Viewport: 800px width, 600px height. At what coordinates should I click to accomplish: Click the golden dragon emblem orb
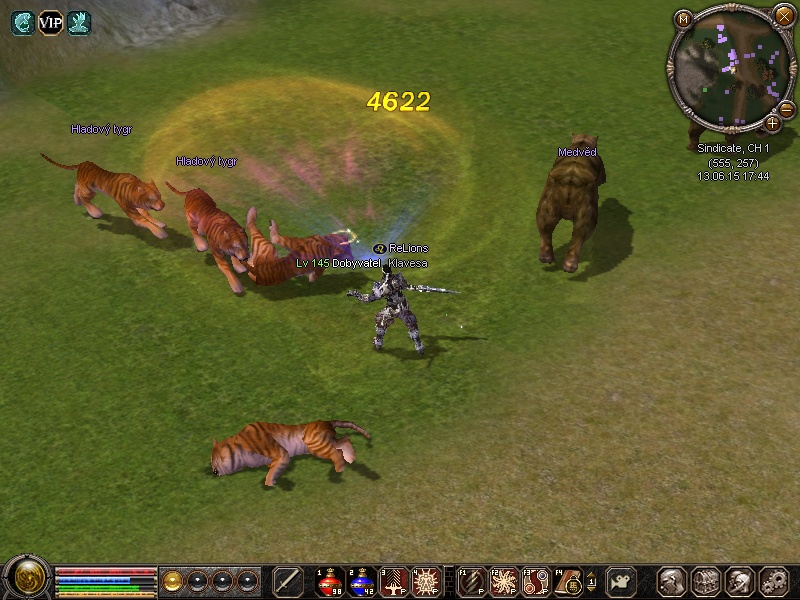tap(26, 579)
